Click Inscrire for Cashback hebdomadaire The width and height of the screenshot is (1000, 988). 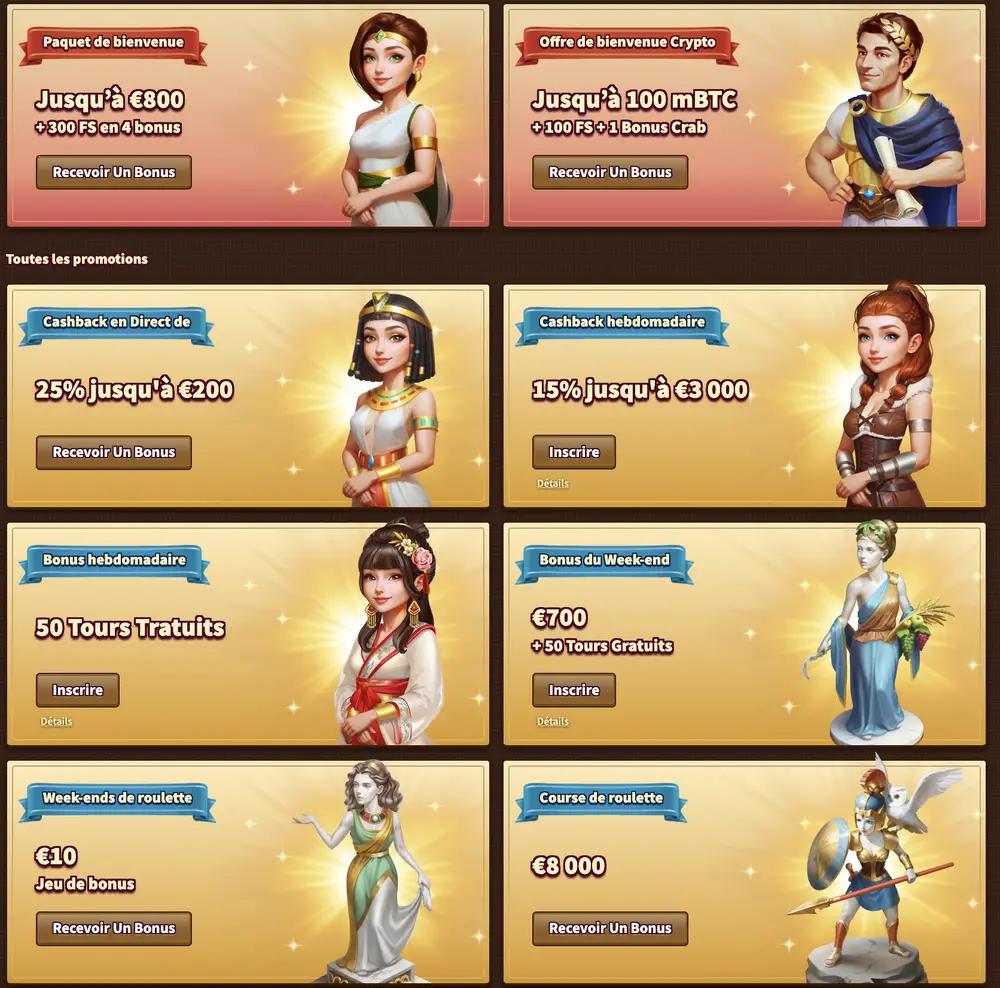click(573, 452)
